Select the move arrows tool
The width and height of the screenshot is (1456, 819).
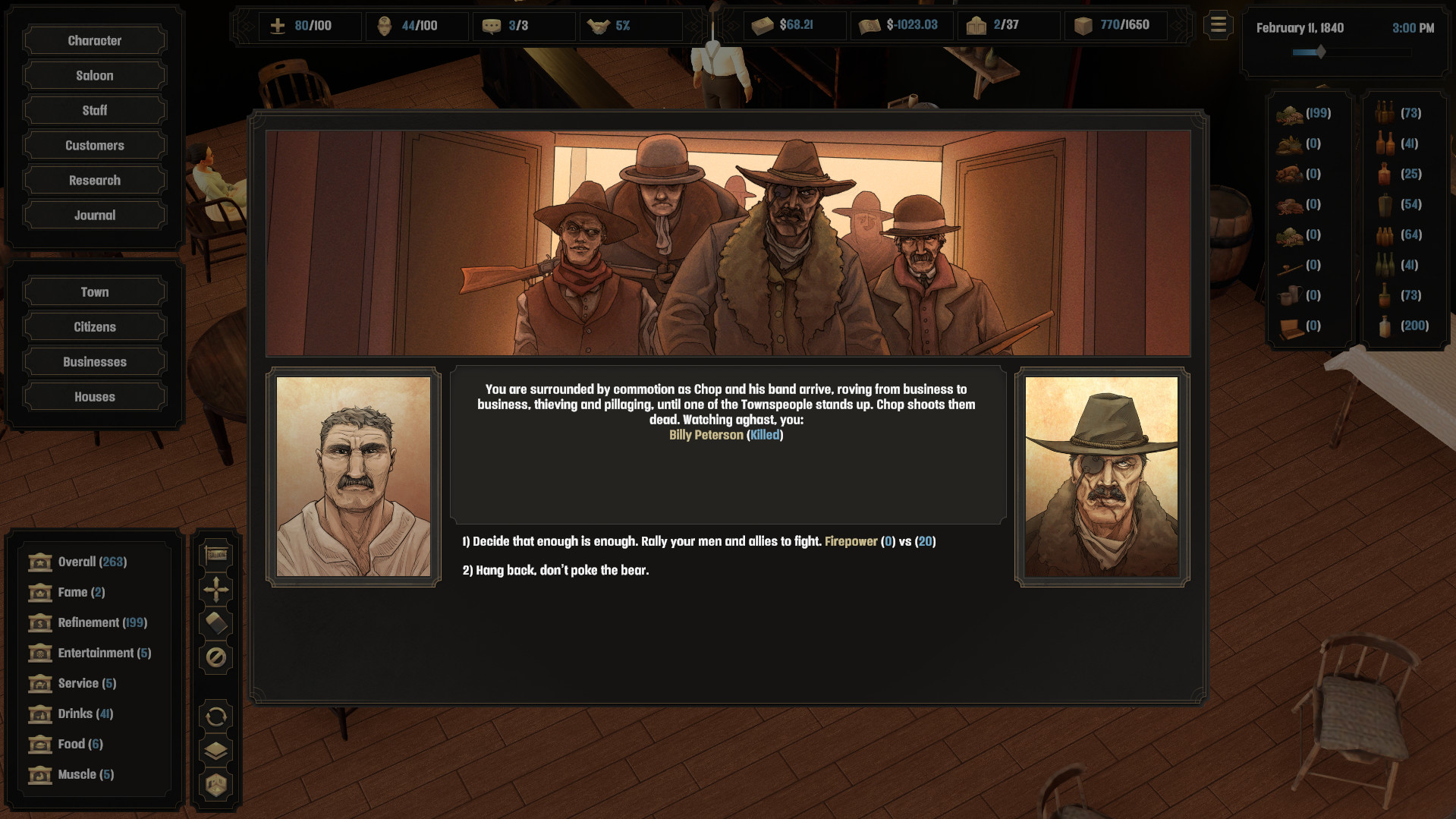[x=215, y=589]
